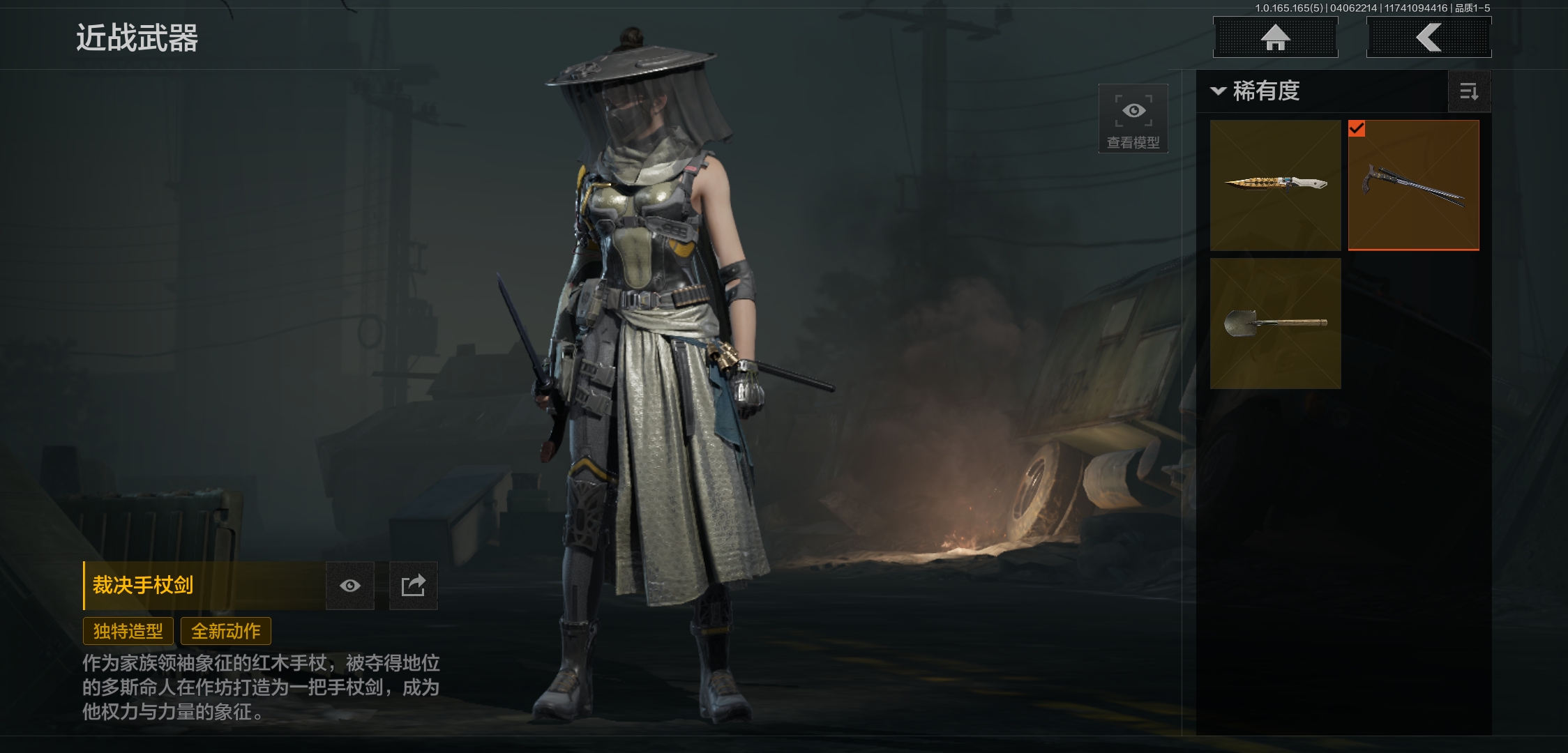Select the golden knife weapon tile
The image size is (1568, 753).
coord(1275,185)
